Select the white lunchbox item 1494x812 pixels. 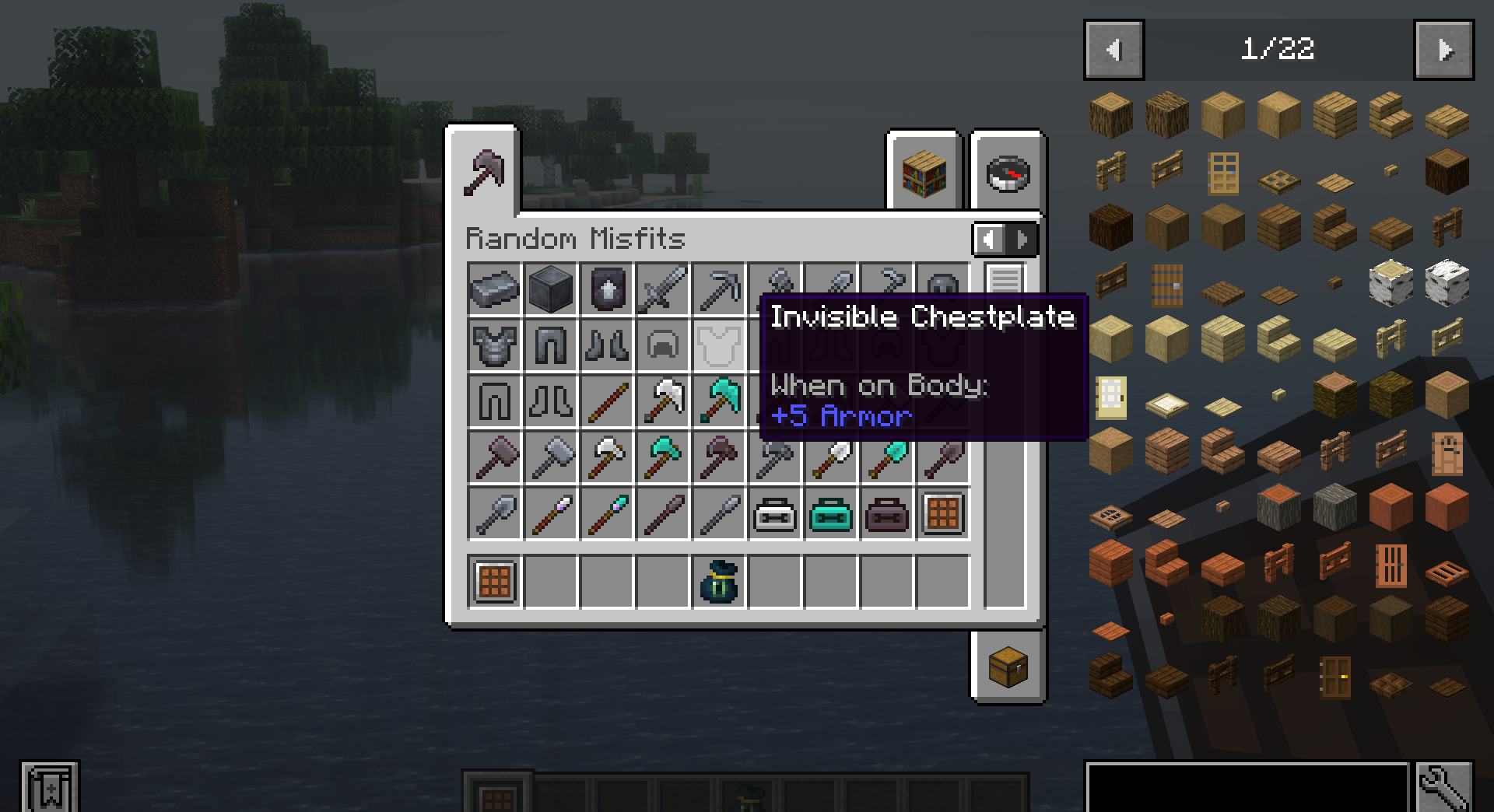[775, 514]
